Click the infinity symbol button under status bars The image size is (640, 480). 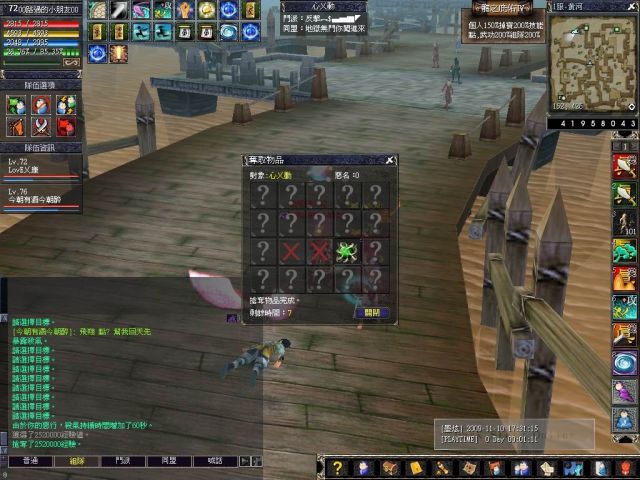tap(72, 62)
